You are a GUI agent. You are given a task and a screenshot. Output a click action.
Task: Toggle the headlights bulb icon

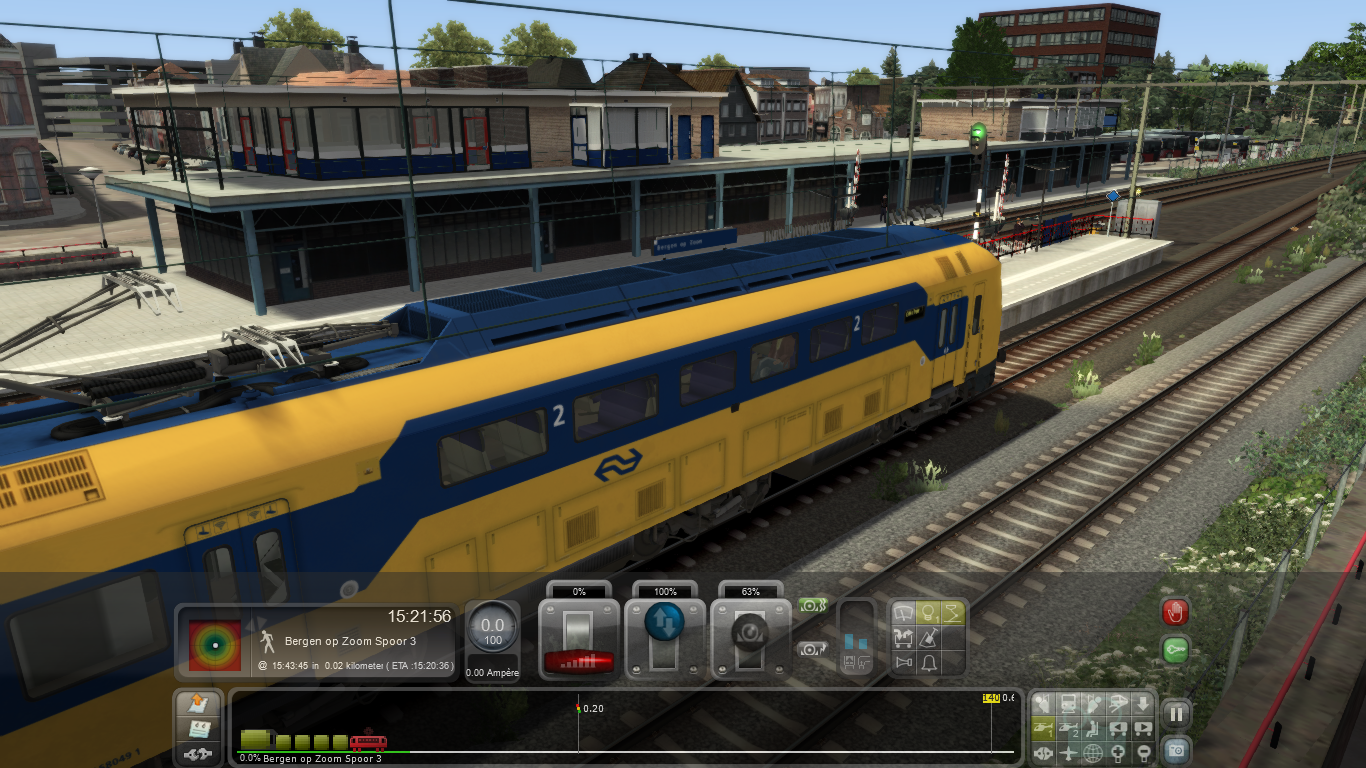(x=929, y=613)
